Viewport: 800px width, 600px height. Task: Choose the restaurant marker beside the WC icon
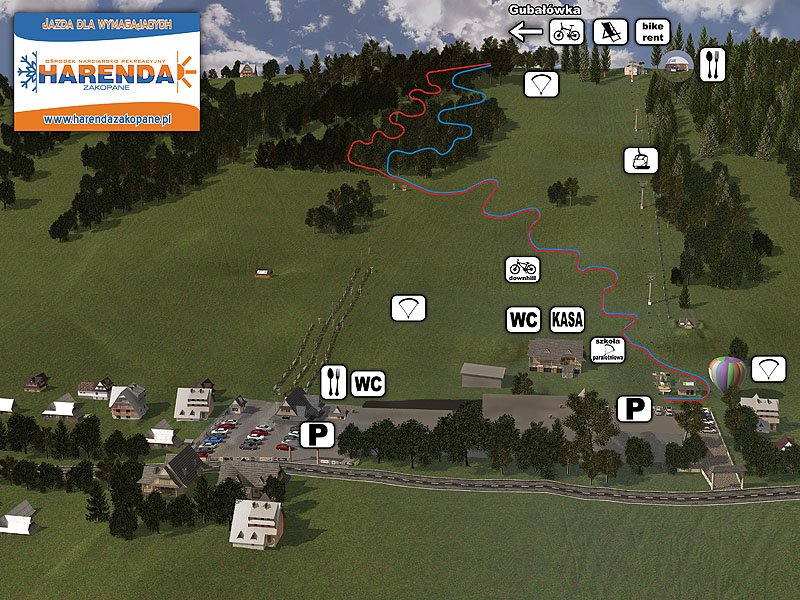click(x=333, y=382)
